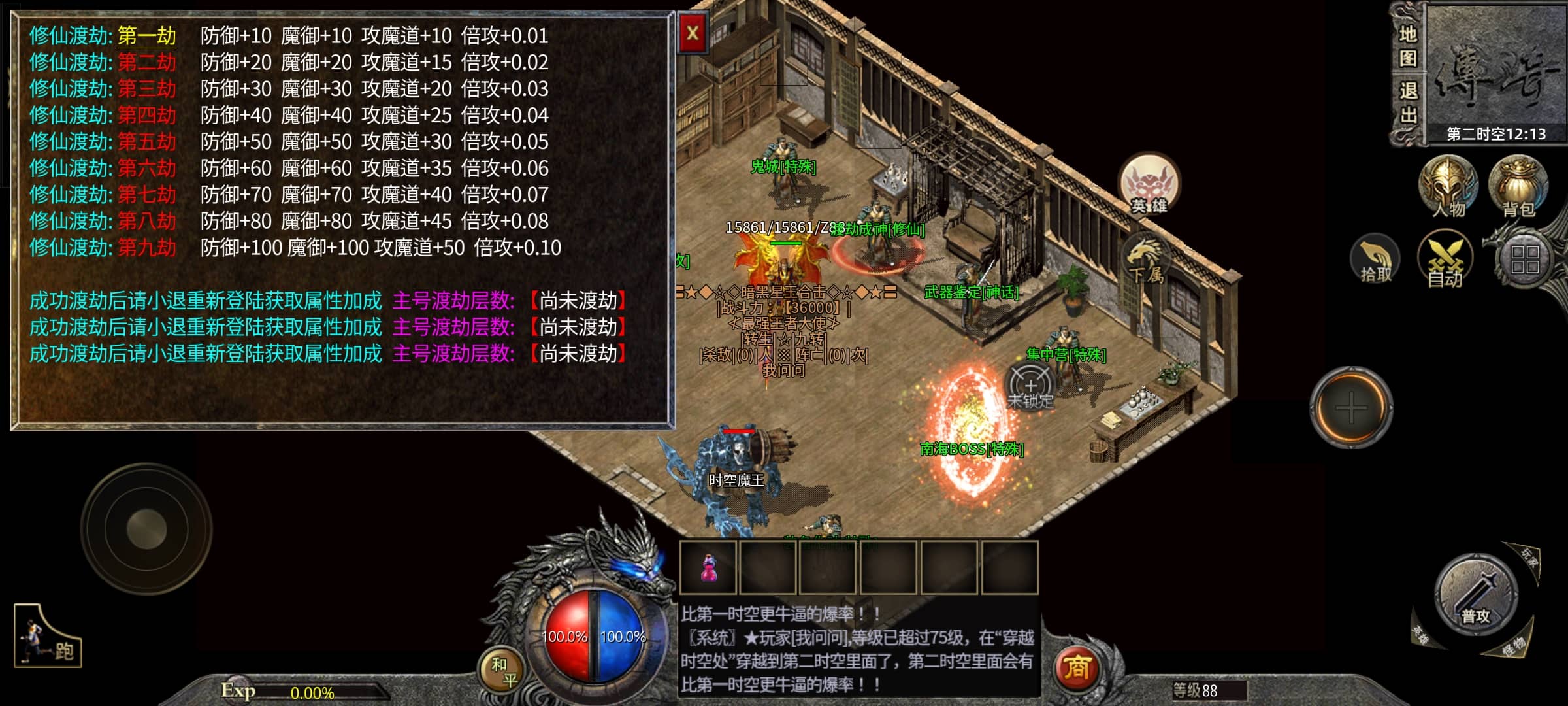Select the 第一劫 tribulation link
Screen dimensions: 1568x706
[147, 36]
